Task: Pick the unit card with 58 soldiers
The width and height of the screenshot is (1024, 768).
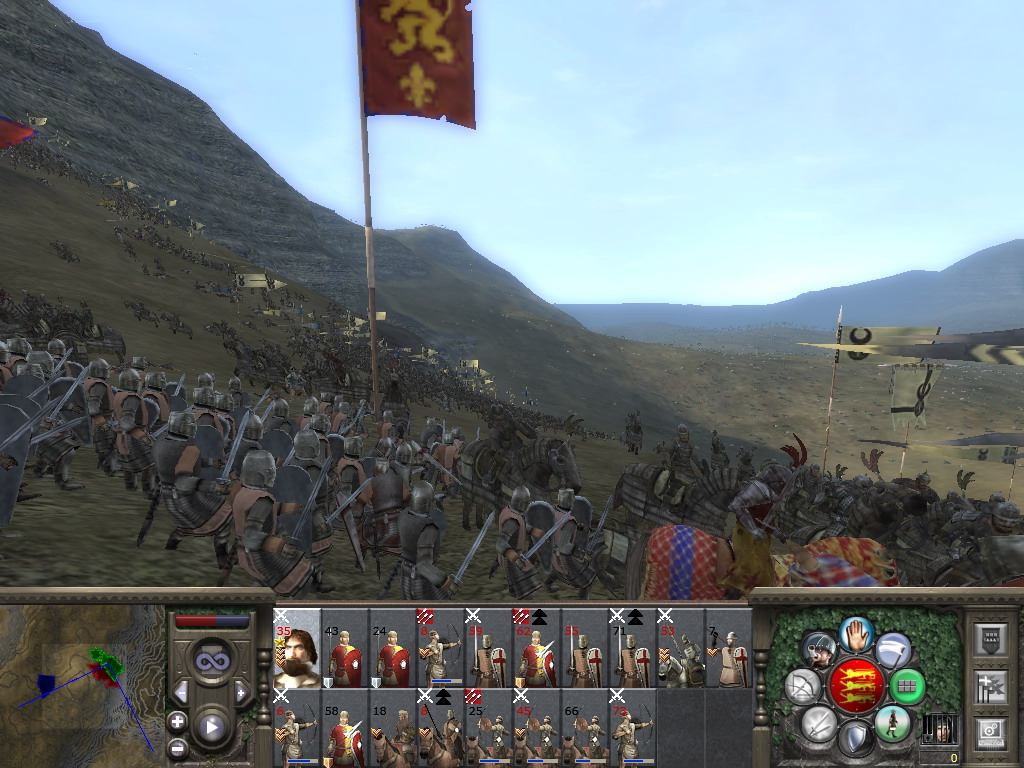Action: pyautogui.click(x=345, y=728)
